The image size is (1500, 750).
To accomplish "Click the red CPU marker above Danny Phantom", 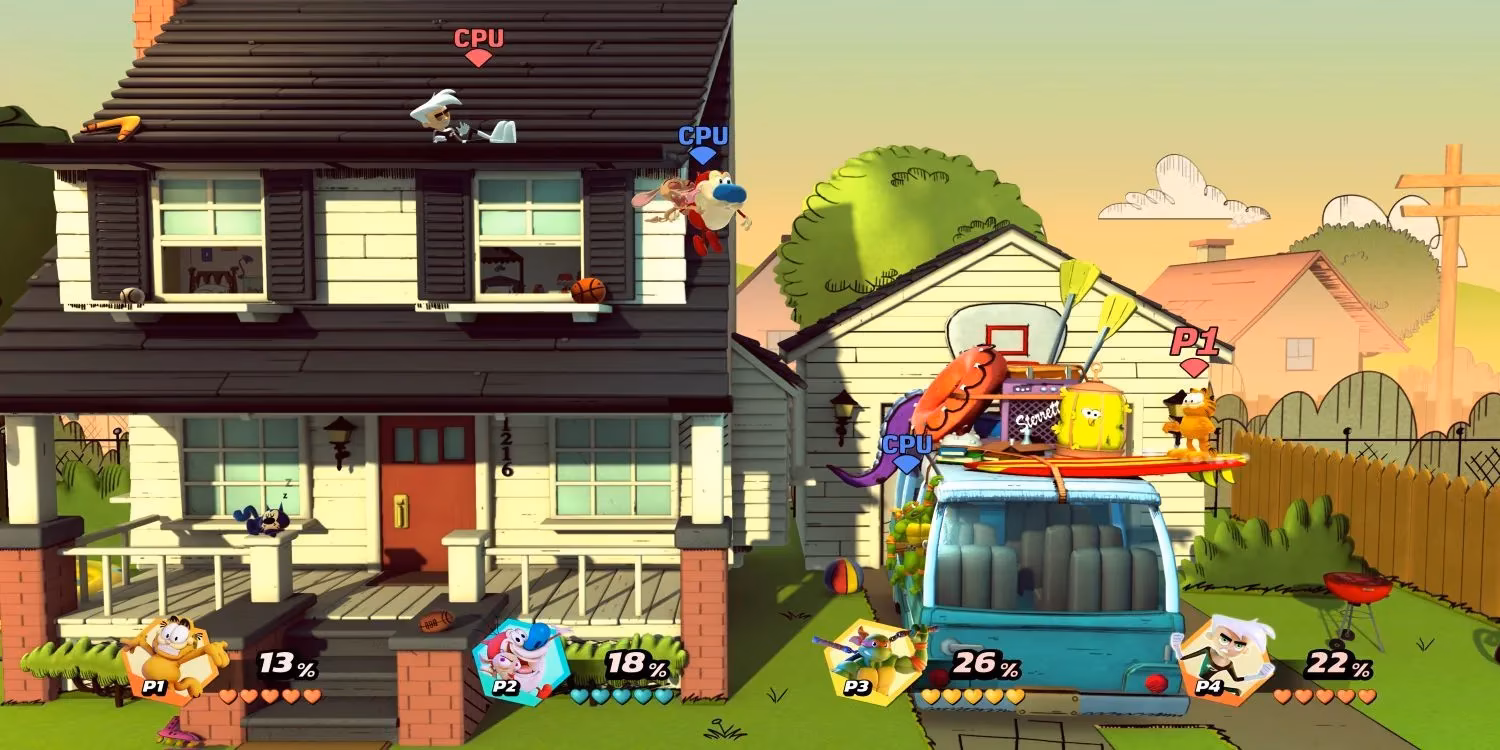I will (480, 47).
